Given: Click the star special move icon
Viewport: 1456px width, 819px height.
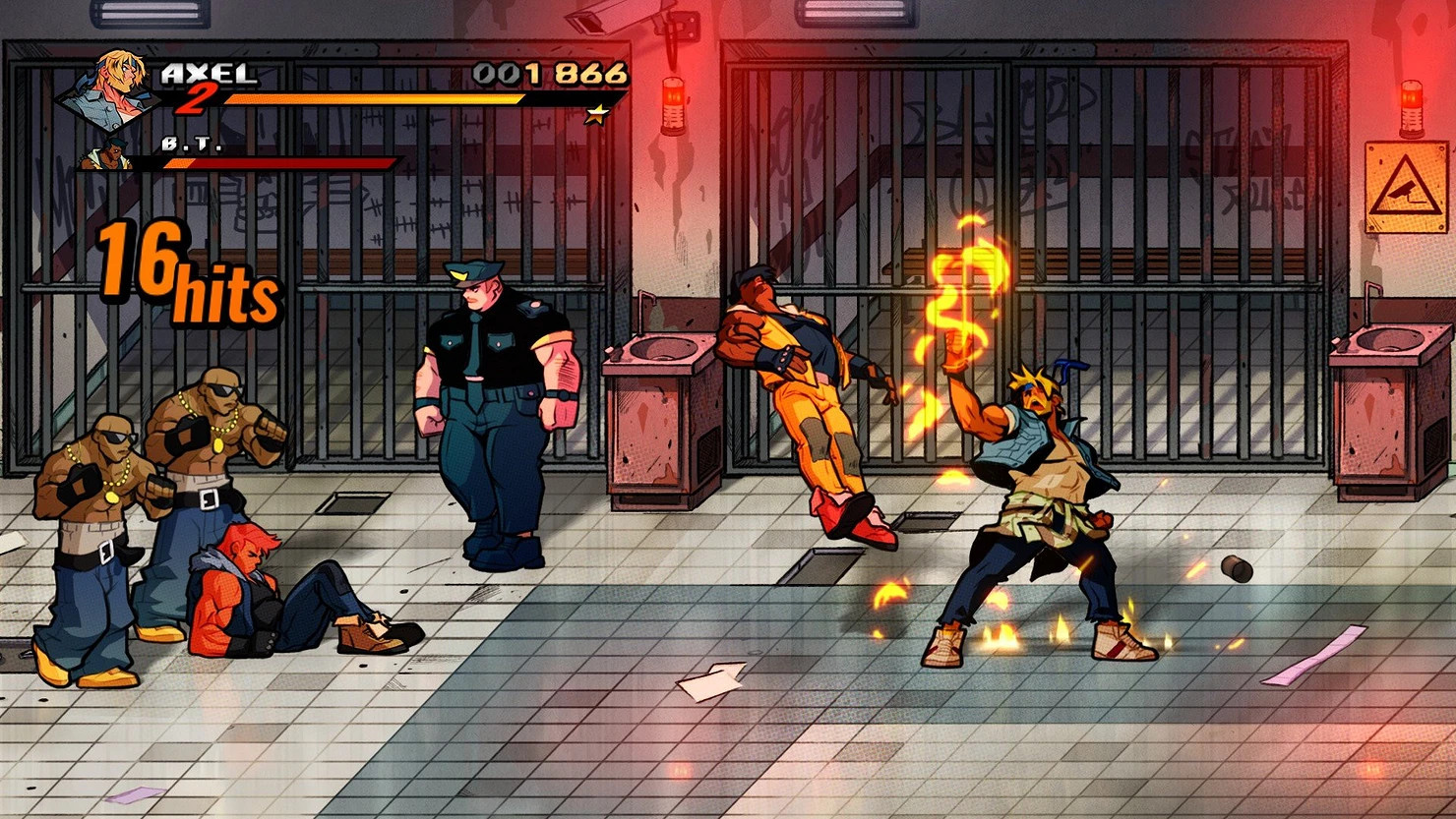Looking at the screenshot, I should [596, 116].
